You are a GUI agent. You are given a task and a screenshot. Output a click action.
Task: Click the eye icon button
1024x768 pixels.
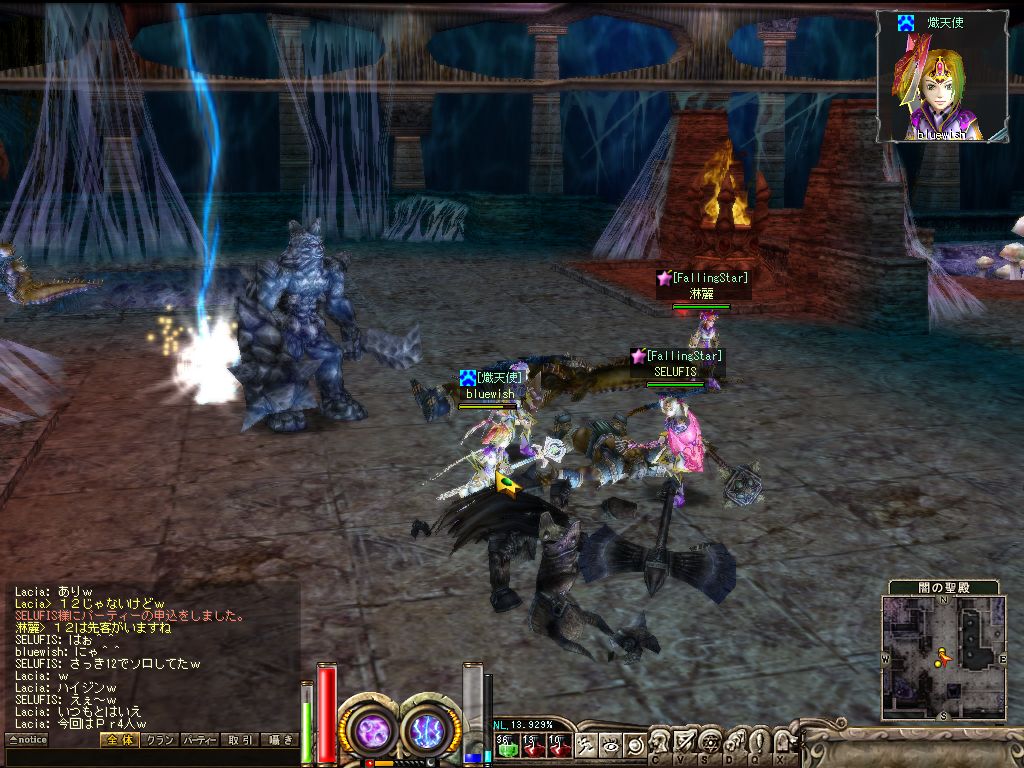(611, 745)
